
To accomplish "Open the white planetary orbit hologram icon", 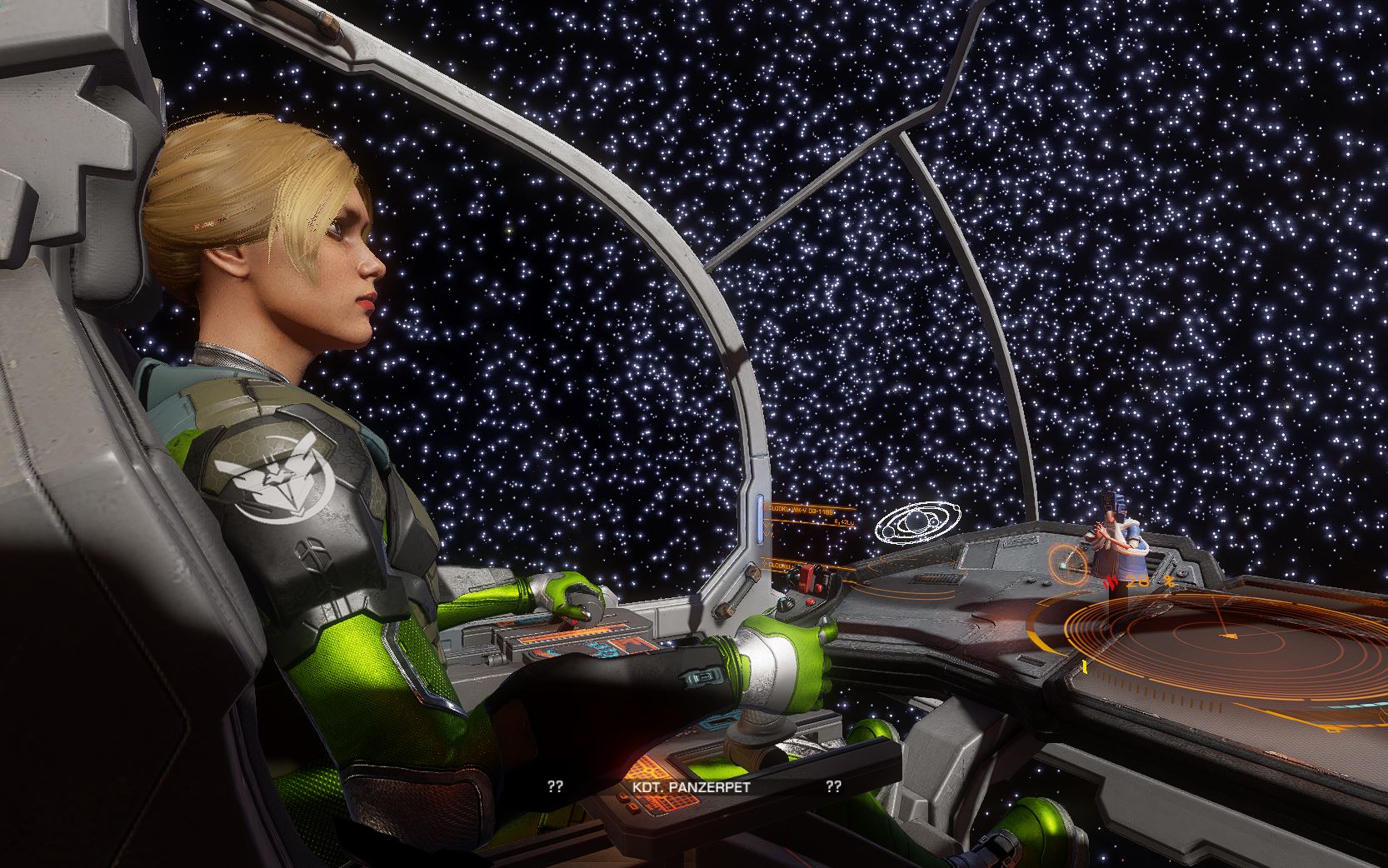I will click(x=914, y=525).
